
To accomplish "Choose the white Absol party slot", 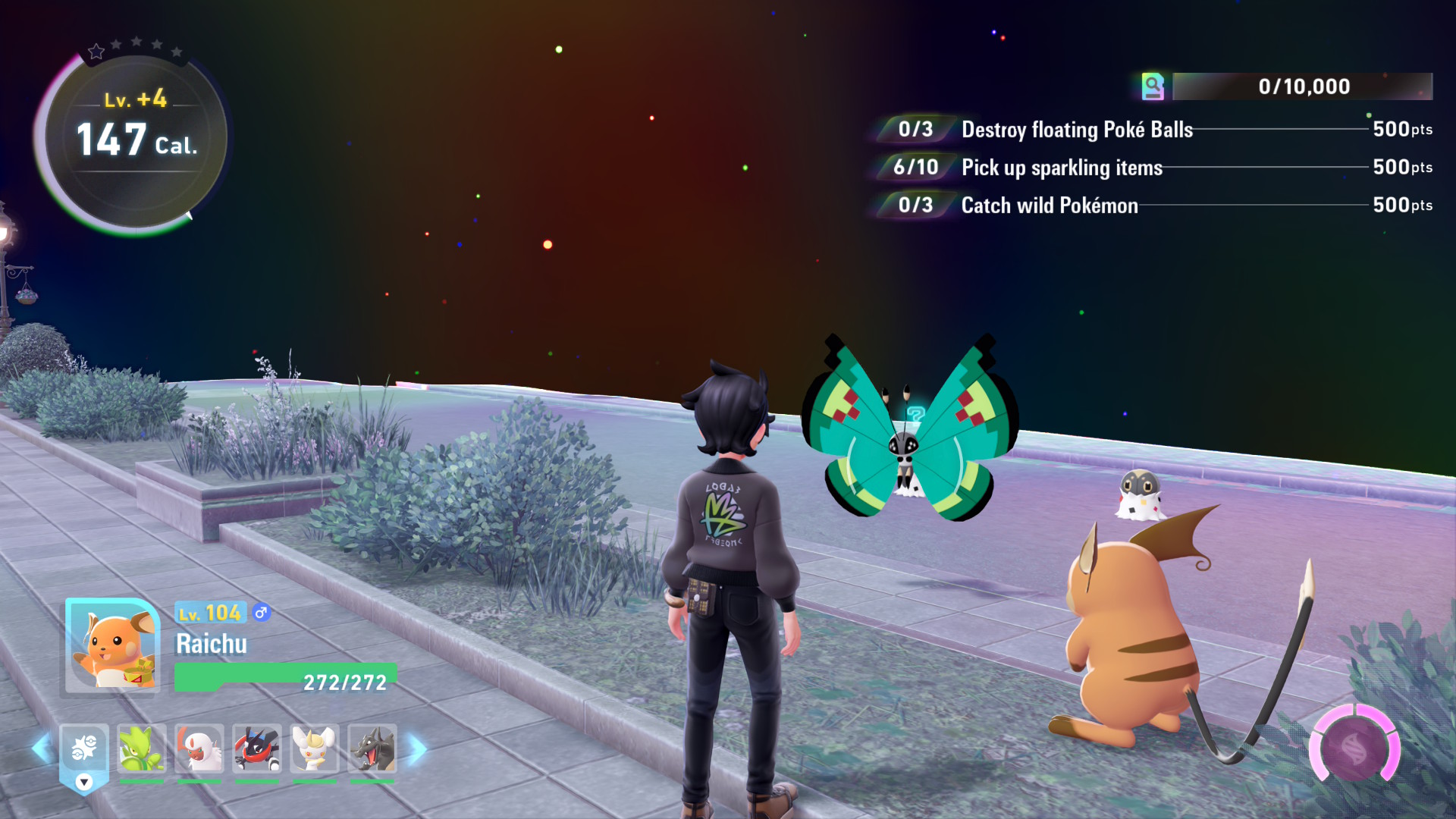I will pos(199,749).
